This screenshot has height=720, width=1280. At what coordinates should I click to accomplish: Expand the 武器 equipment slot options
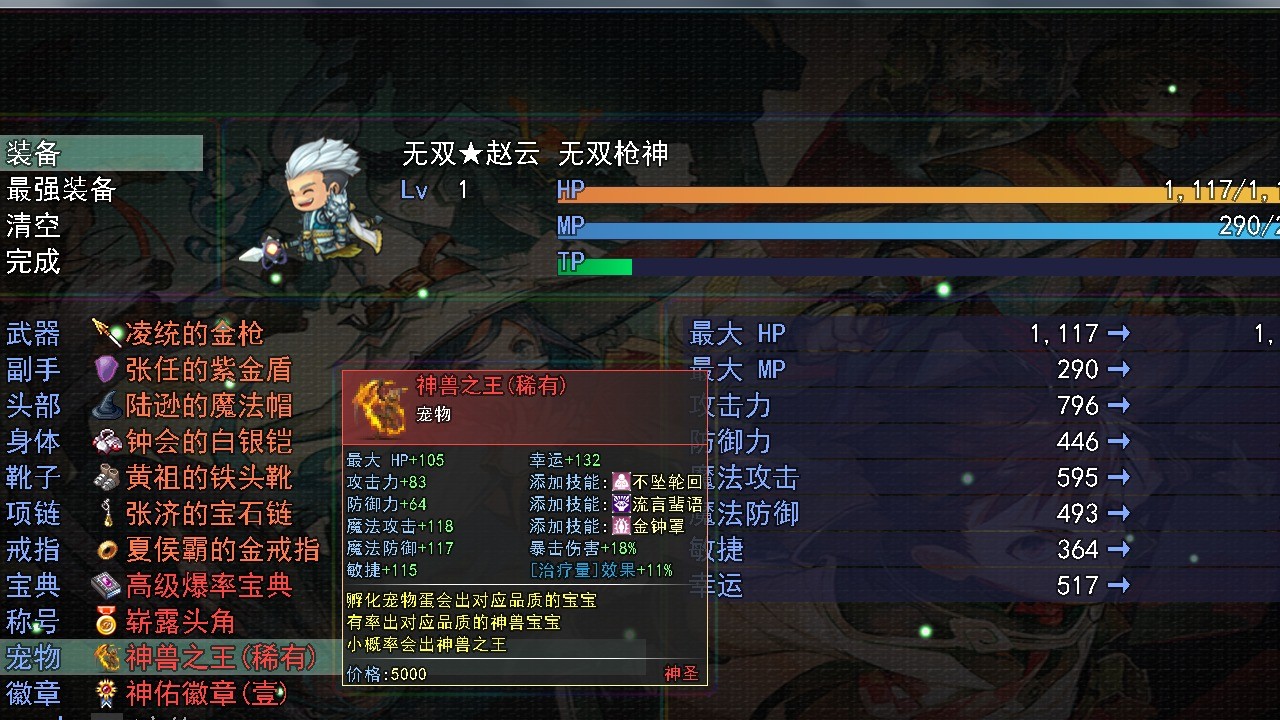(34, 333)
